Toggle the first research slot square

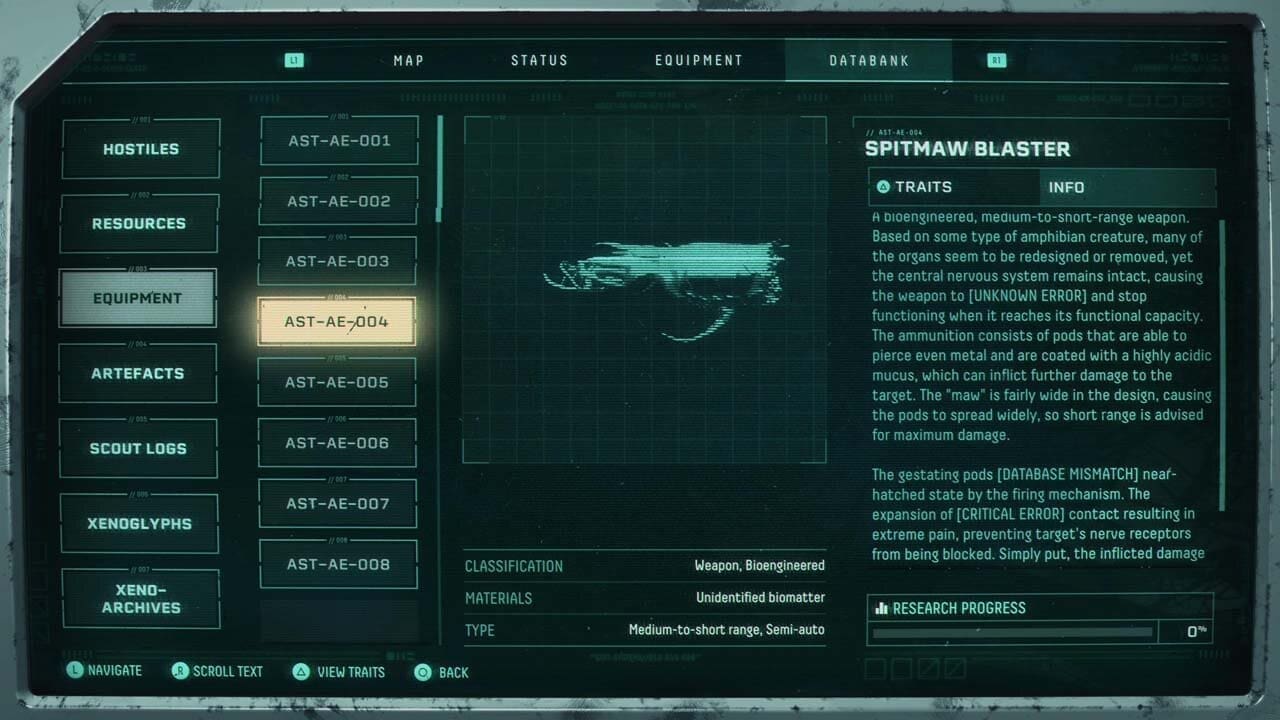(873, 669)
